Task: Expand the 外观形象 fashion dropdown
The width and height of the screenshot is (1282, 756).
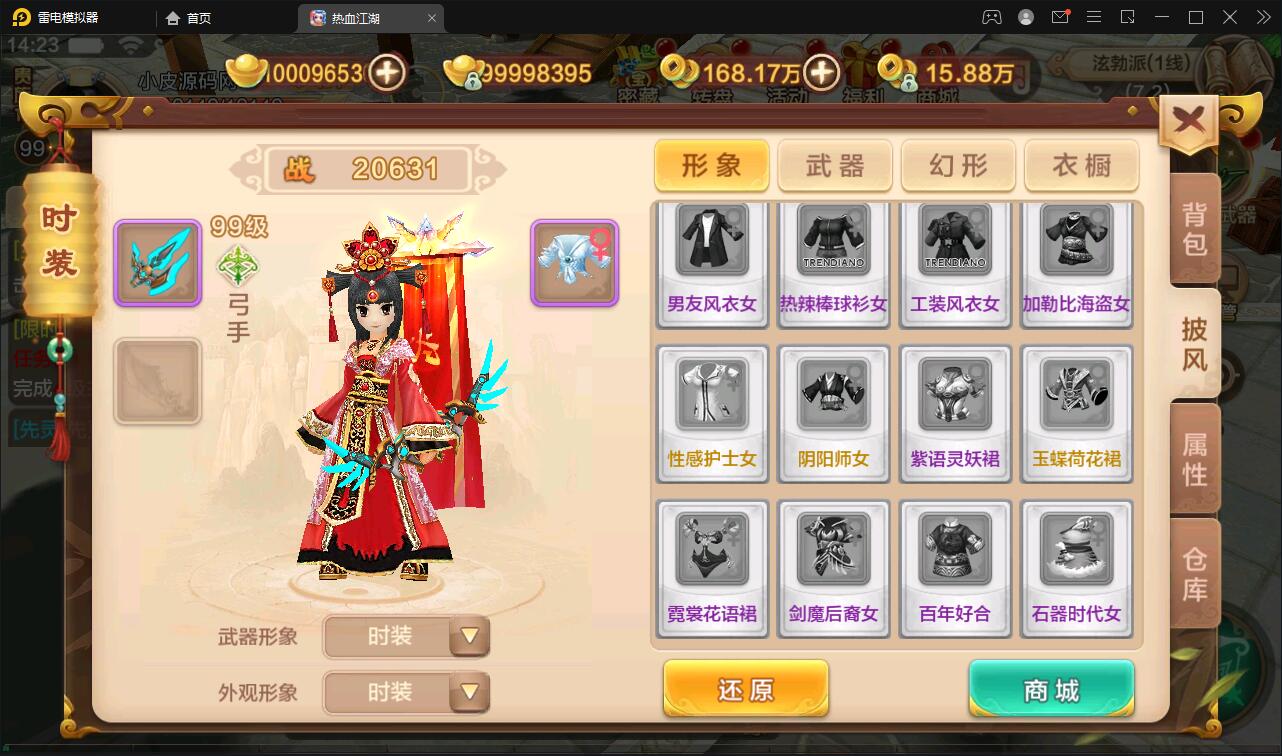Action: 406,692
